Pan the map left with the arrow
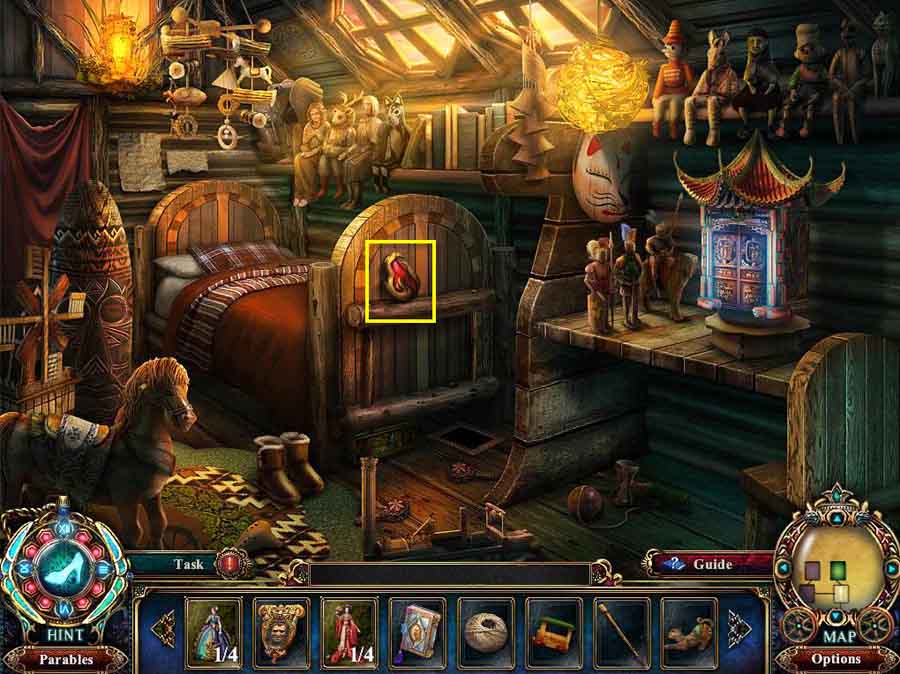Viewport: 900px width, 674px height. (x=781, y=568)
